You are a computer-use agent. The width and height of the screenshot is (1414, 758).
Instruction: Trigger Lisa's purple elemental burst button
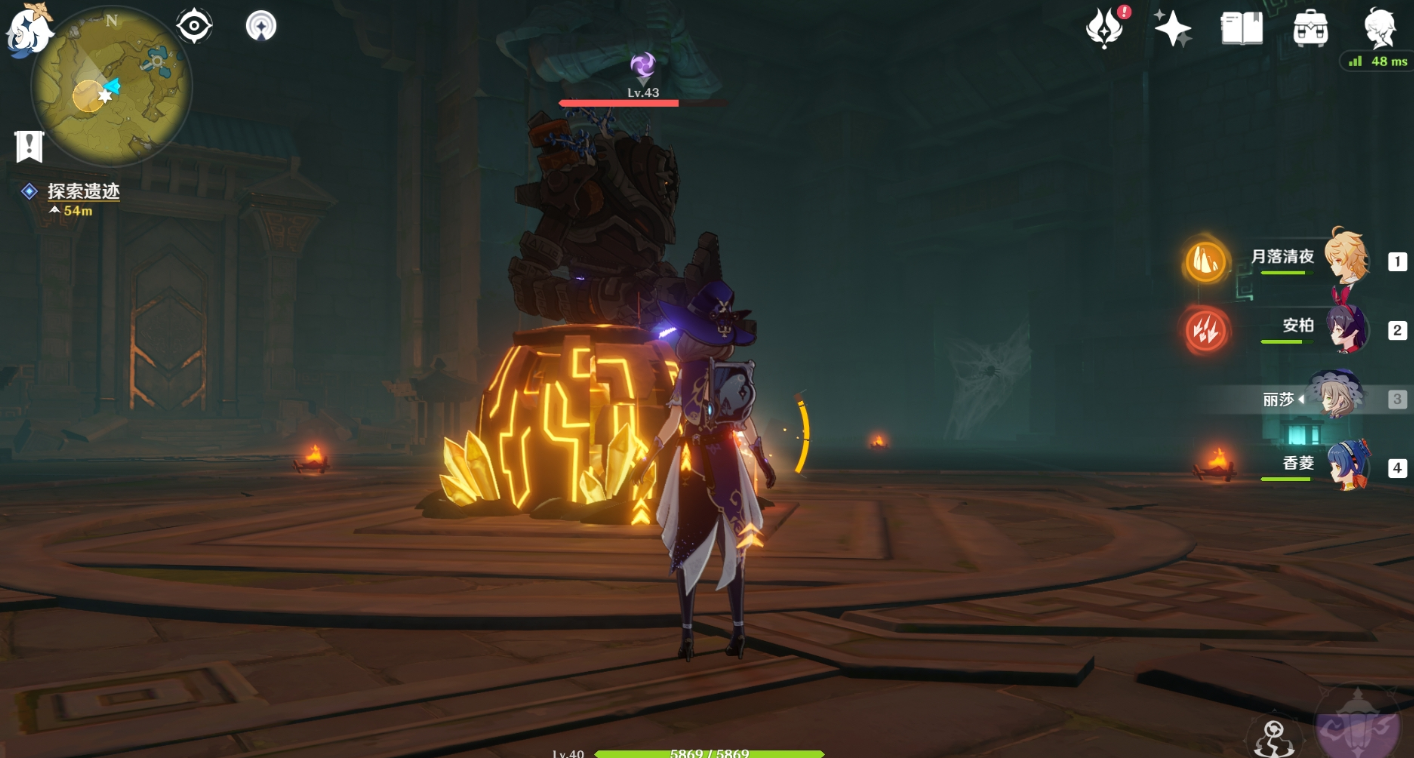pyautogui.click(x=1357, y=725)
